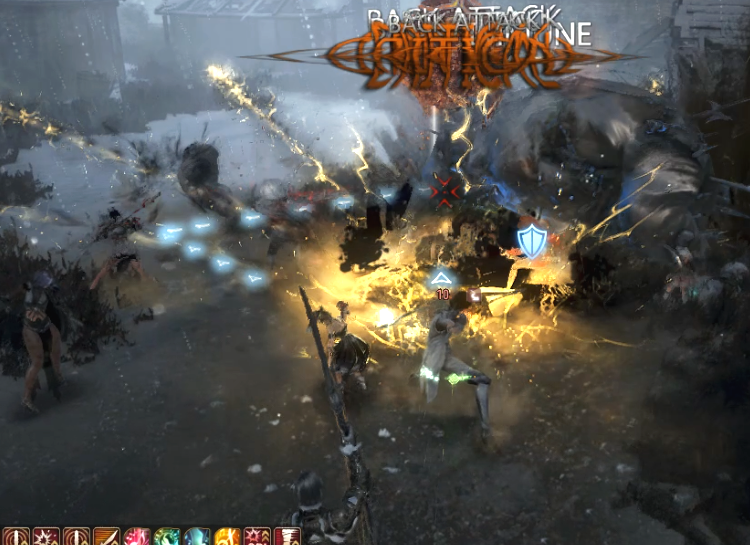Screen dimensions: 750x545
Task: Use the red and white striped ability
Action: click(287, 537)
